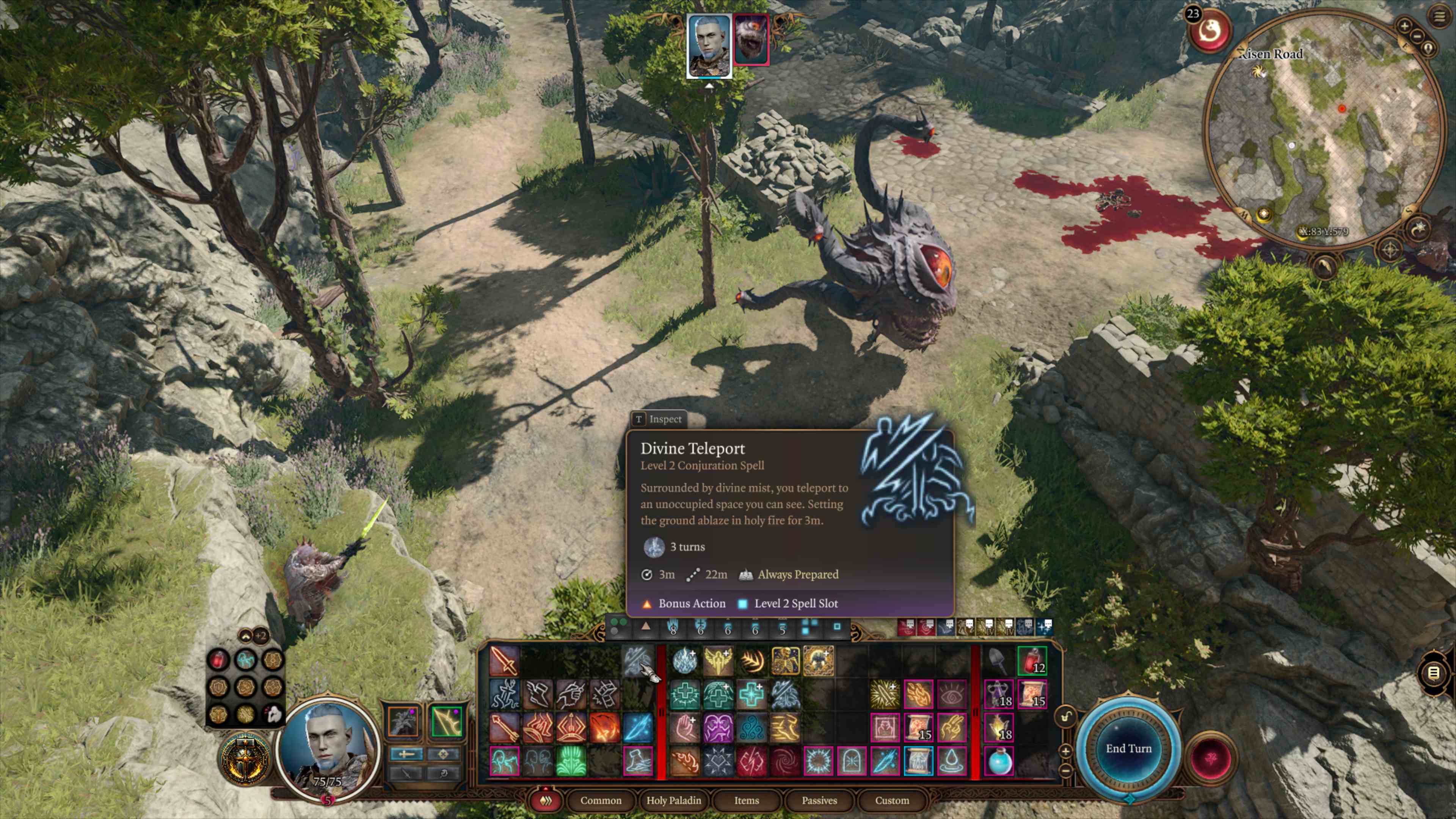Use the round blue potion flask

tap(998, 761)
